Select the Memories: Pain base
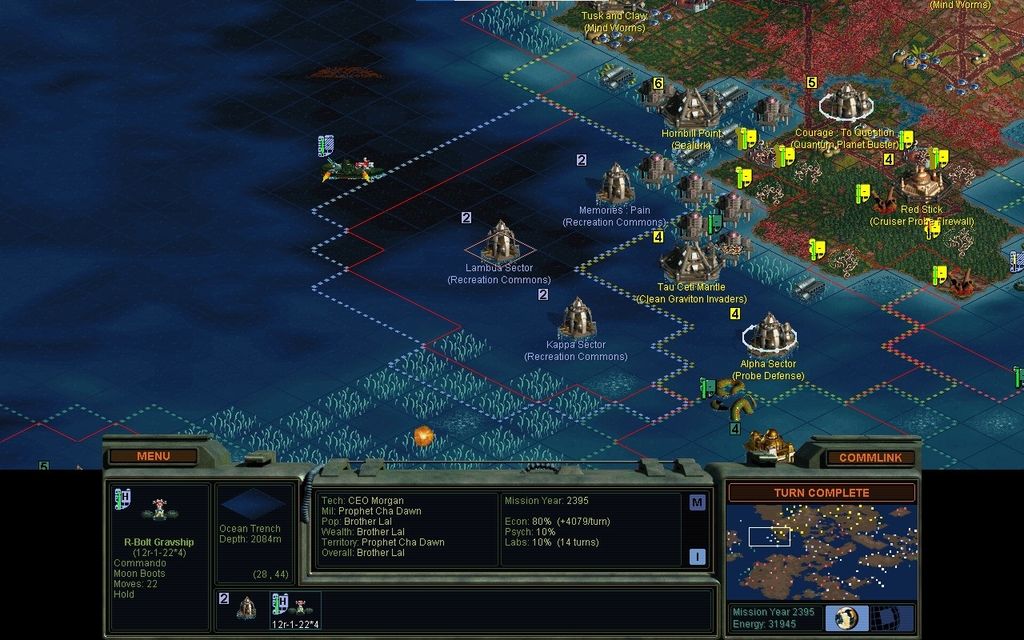 pyautogui.click(x=615, y=184)
